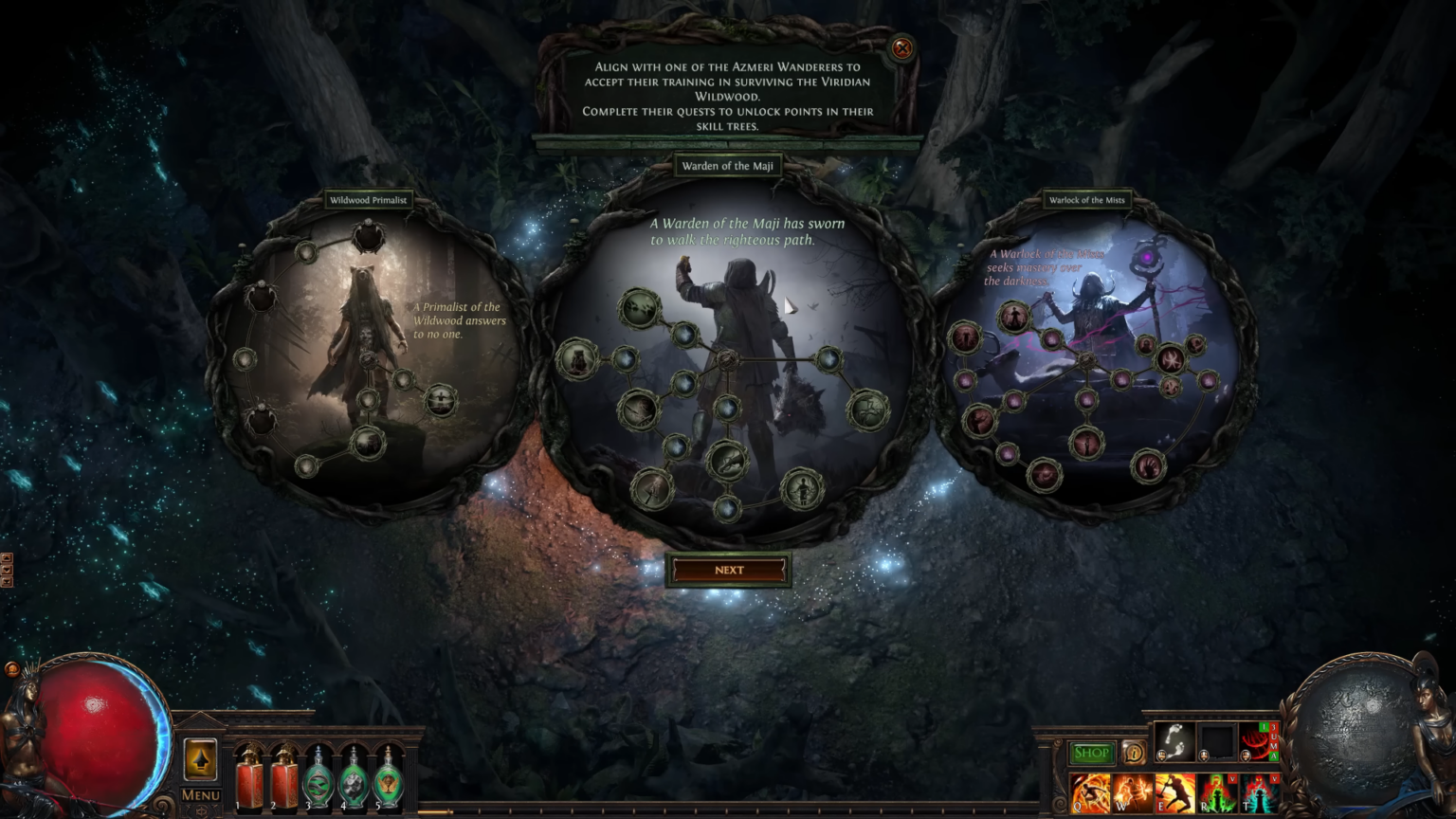This screenshot has width=1456, height=819.
Task: Open the green Shop button
Action: coord(1091,753)
